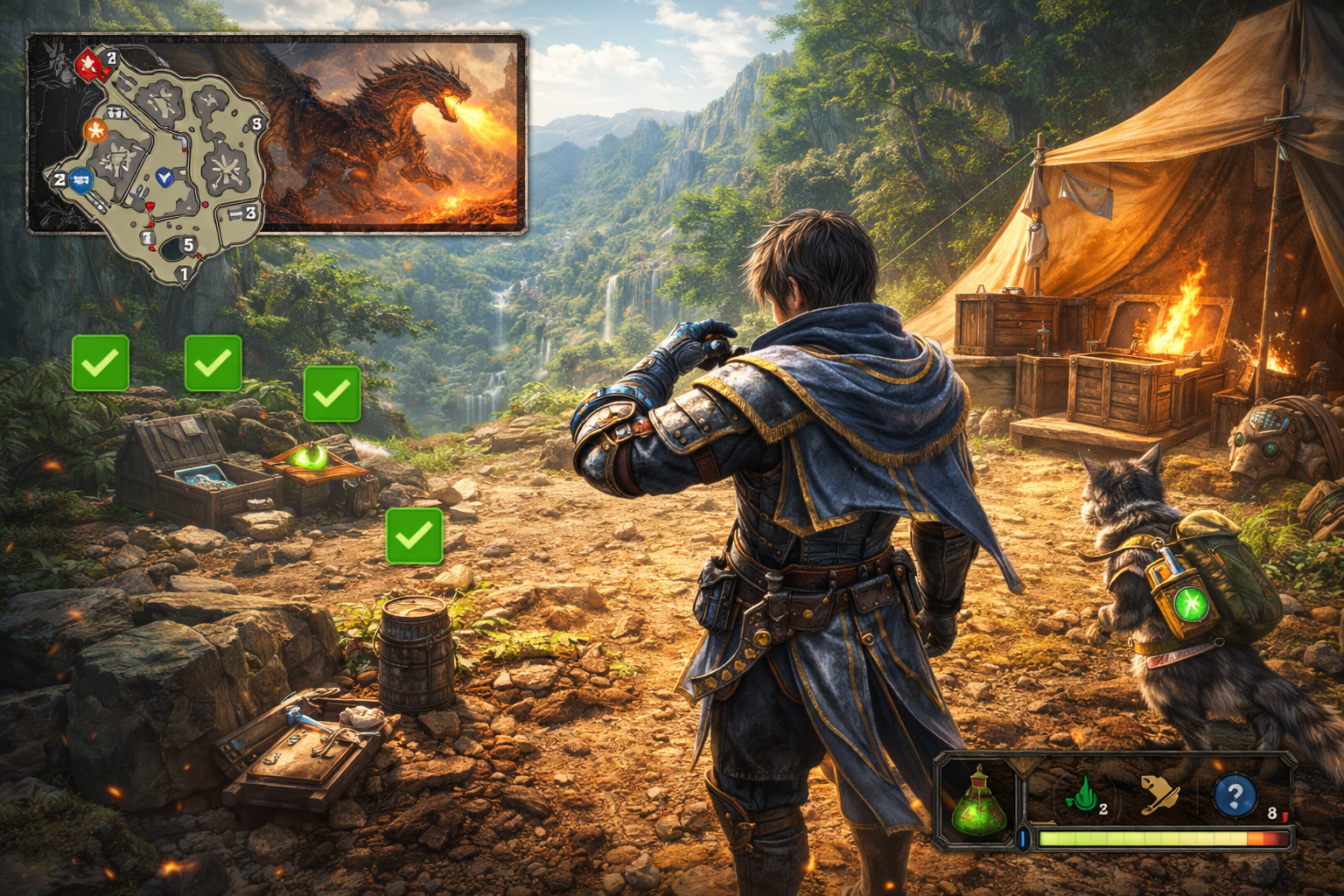This screenshot has width=1344, height=896.
Task: Open the blue question mark icon
Action: (x=1235, y=795)
